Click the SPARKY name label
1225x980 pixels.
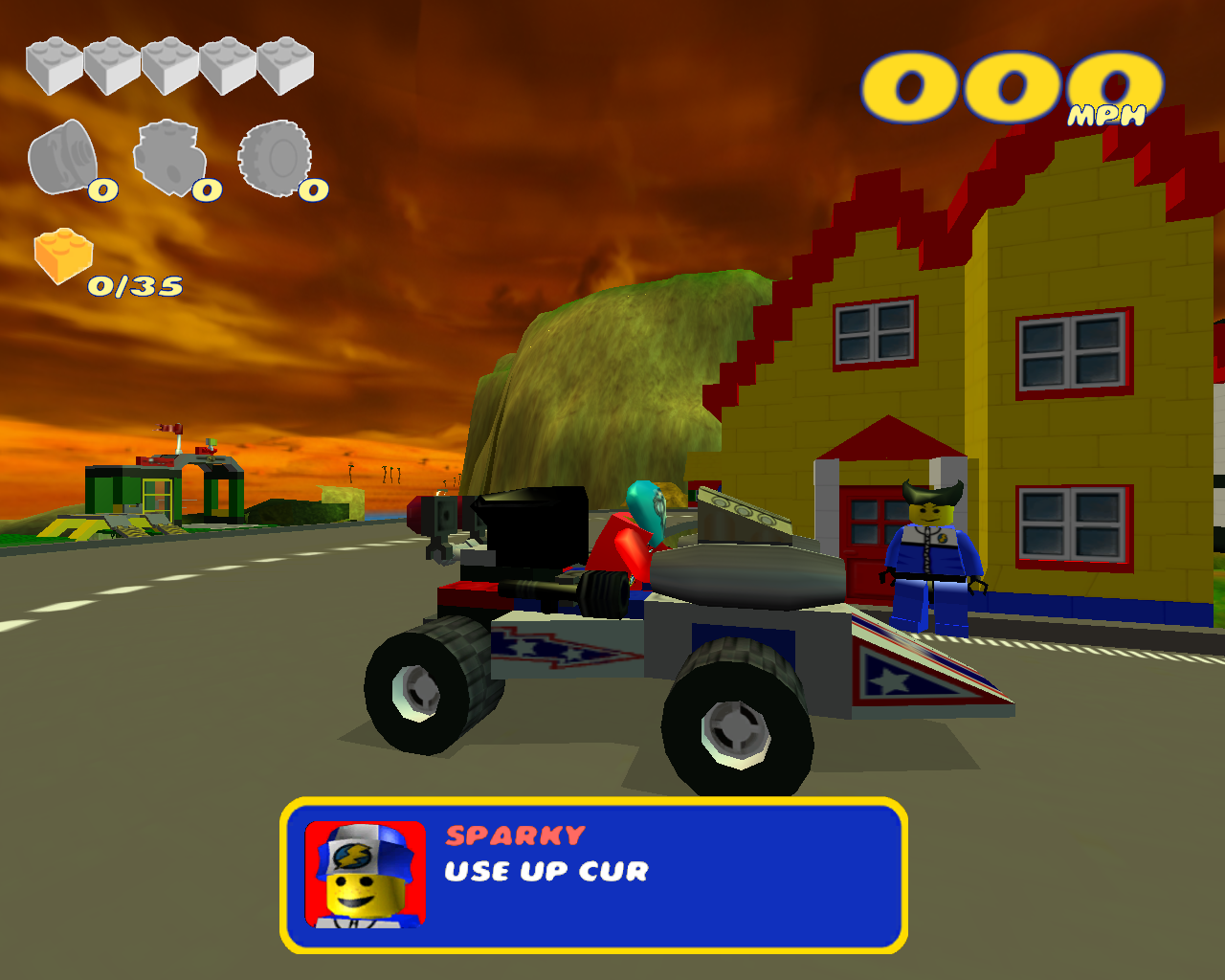(x=513, y=835)
